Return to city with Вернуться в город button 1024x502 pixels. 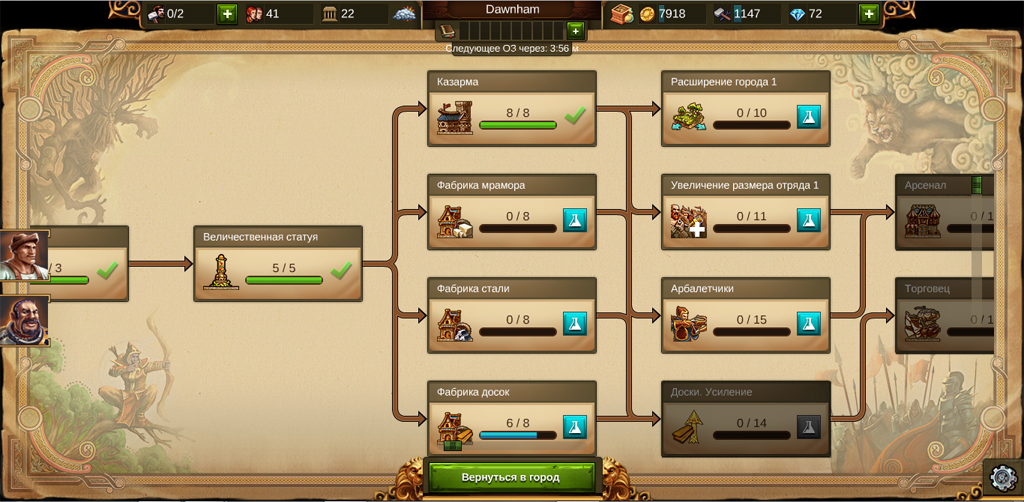point(510,477)
